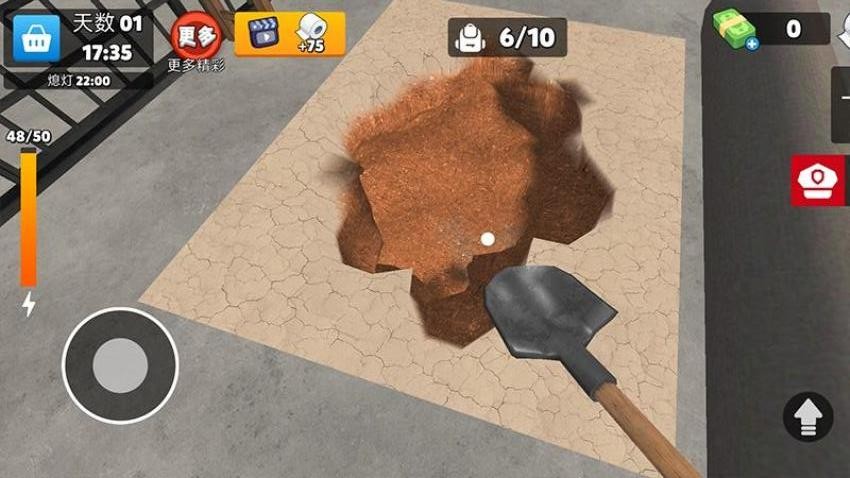Tap the up-arrow jump button
The image size is (850, 478).
pyautogui.click(x=808, y=416)
